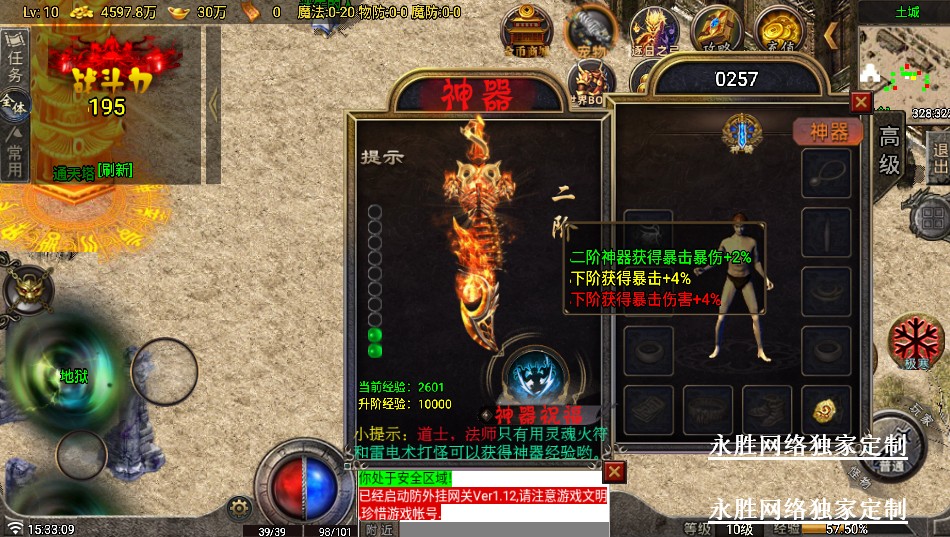Click the orange 神器 button in equipment panel
The width and height of the screenshot is (950, 537).
(x=828, y=131)
